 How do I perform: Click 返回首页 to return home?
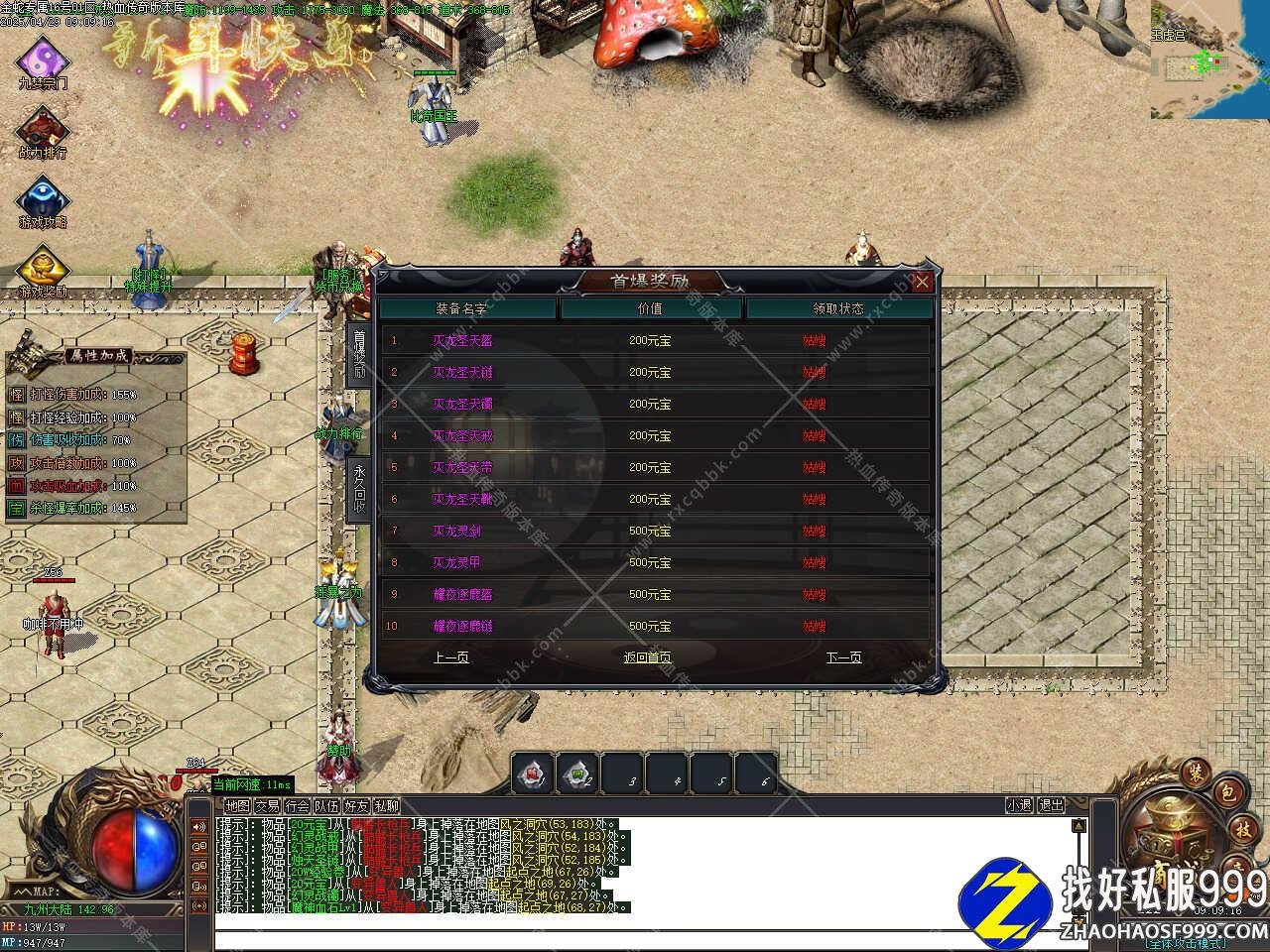647,657
